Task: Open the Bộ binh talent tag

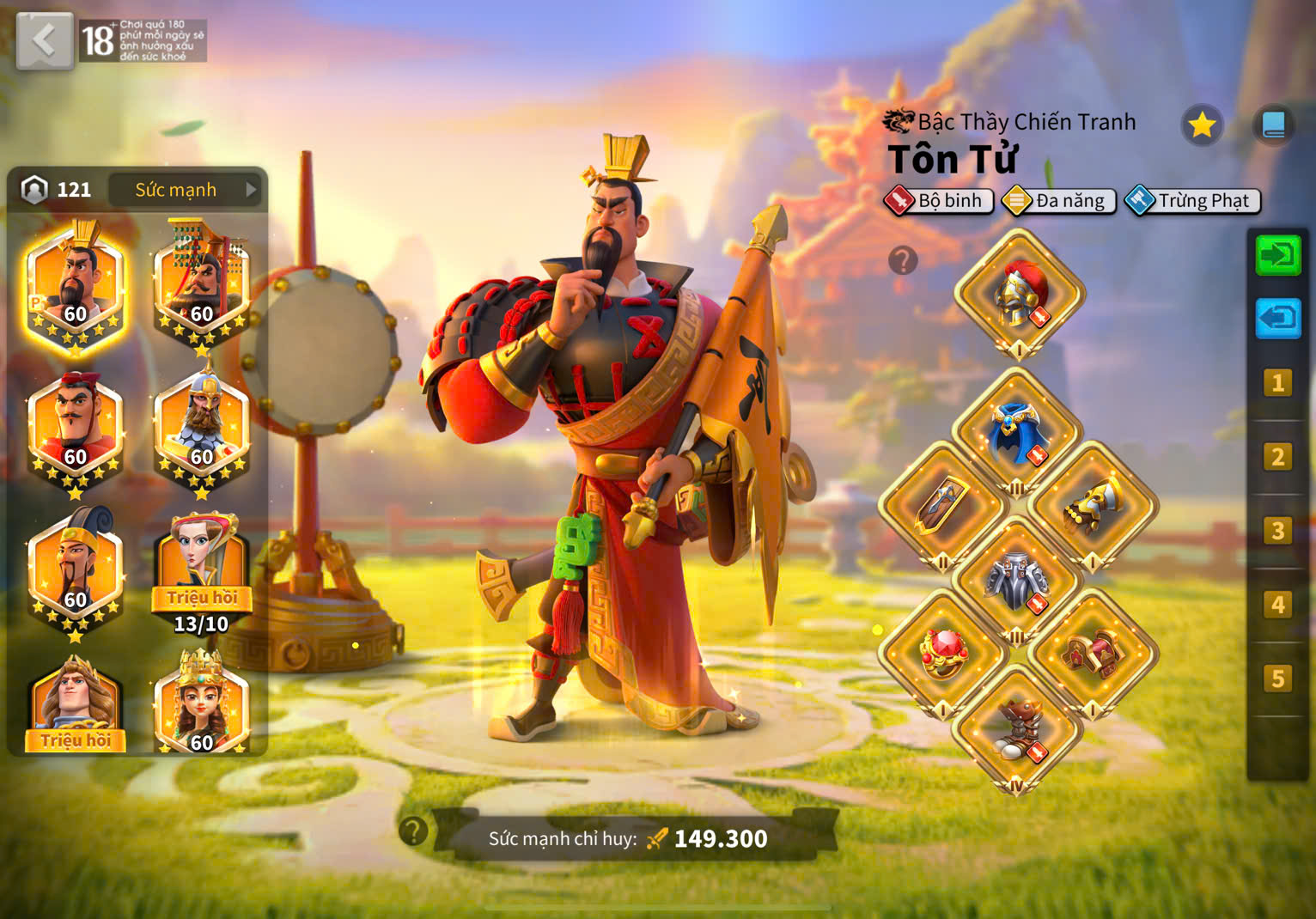Action: [939, 201]
